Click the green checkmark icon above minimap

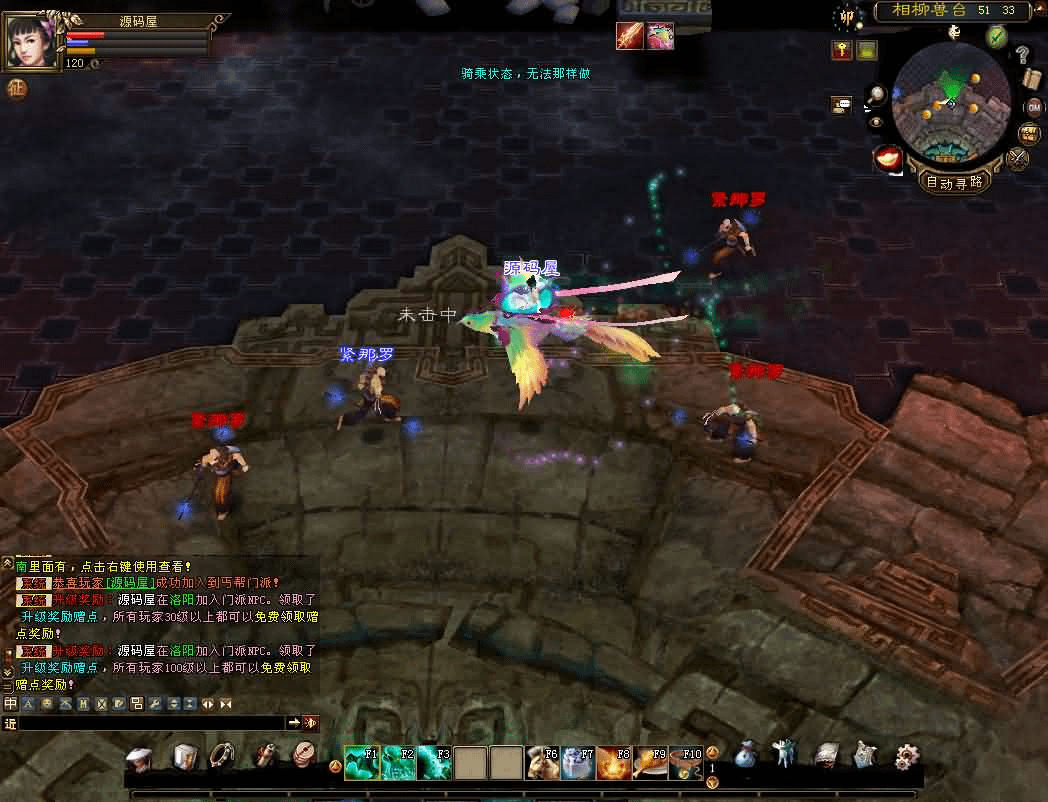coord(996,36)
